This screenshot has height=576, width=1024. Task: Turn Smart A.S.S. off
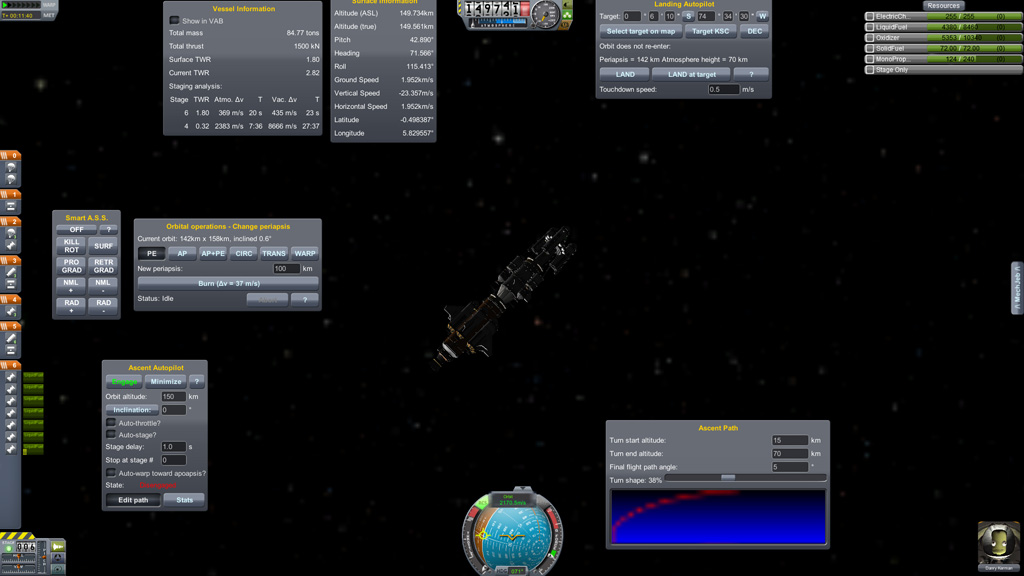coord(76,229)
